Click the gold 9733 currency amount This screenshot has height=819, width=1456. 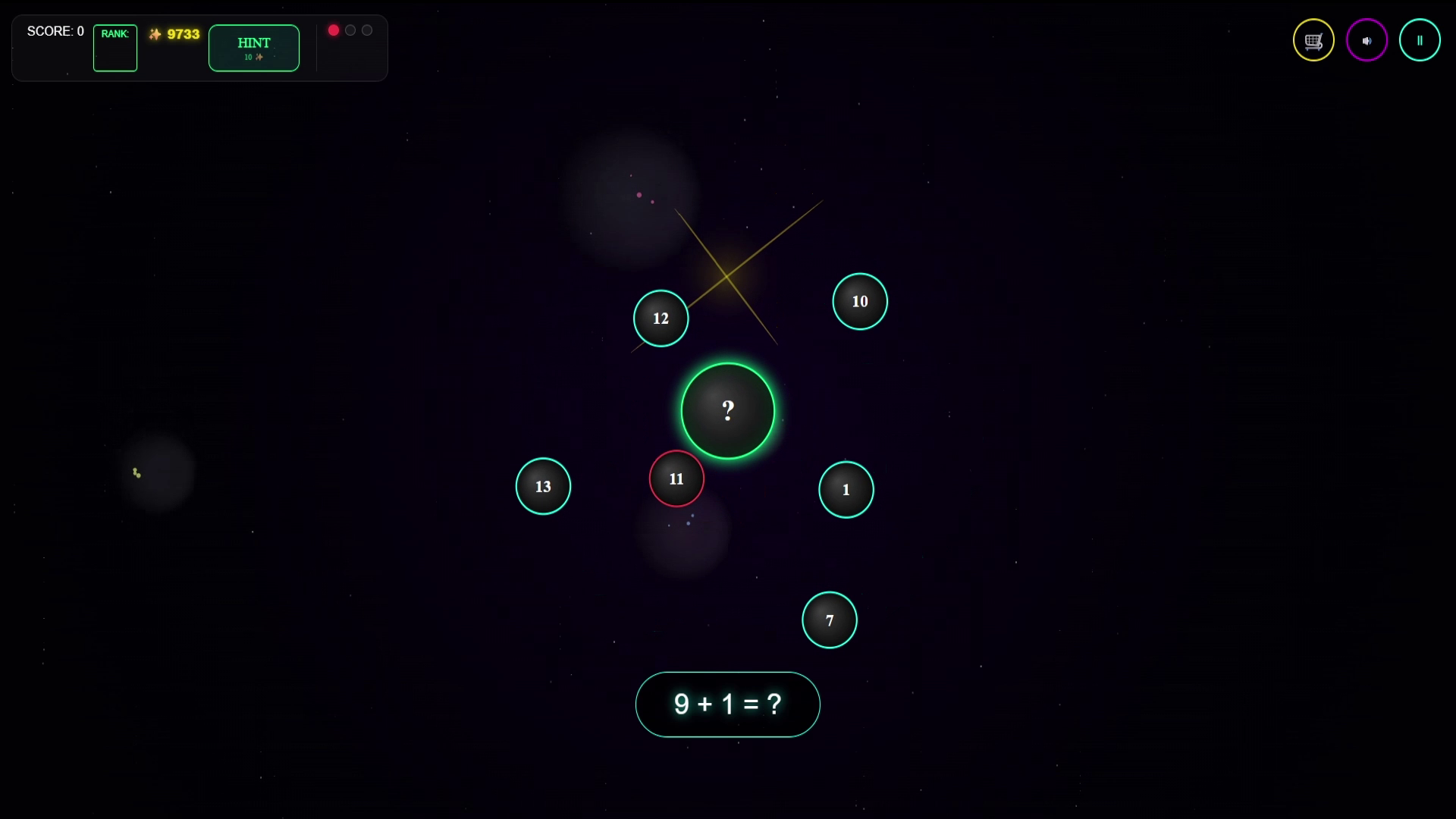pyautogui.click(x=182, y=33)
